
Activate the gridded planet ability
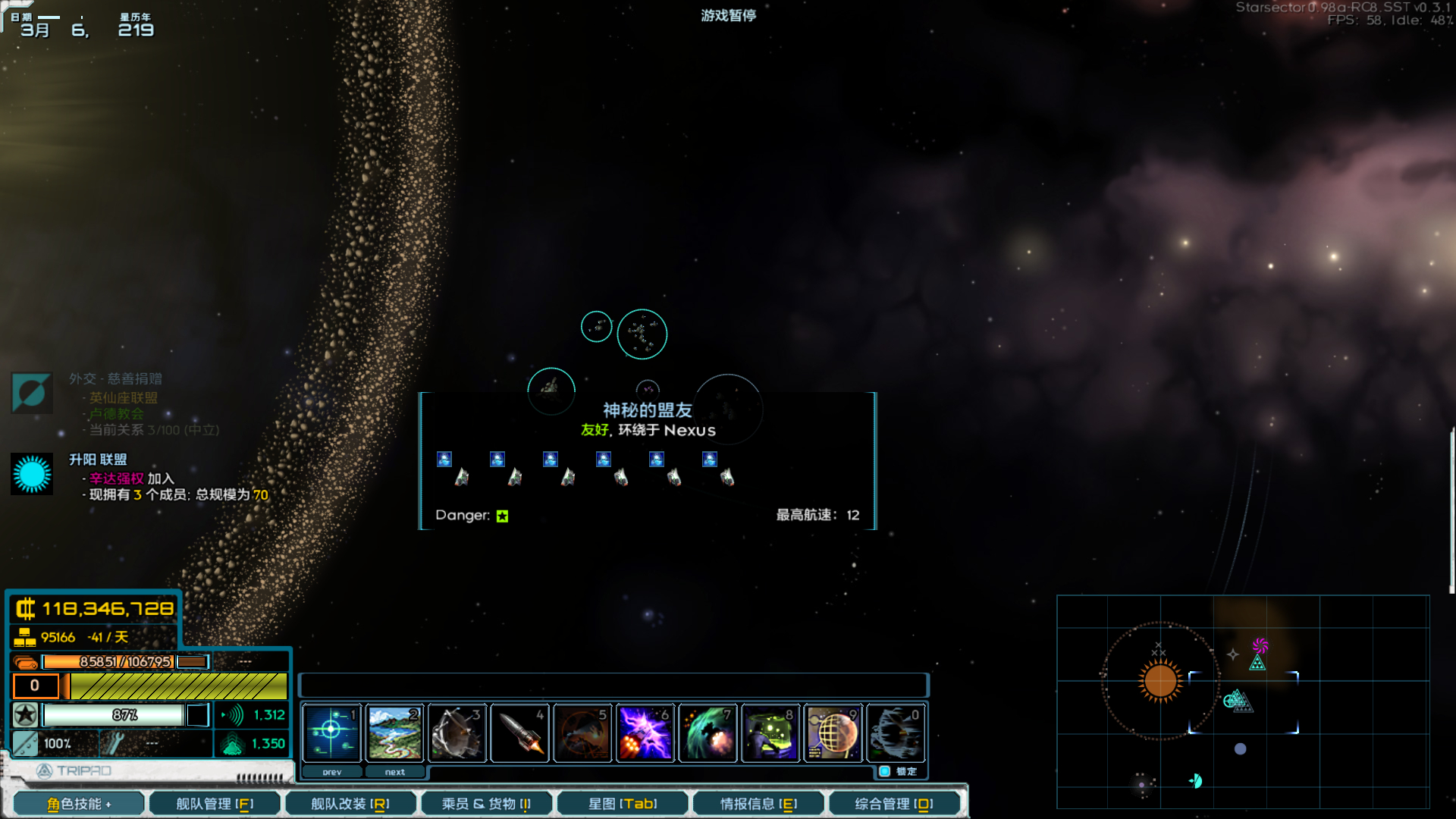point(833,733)
